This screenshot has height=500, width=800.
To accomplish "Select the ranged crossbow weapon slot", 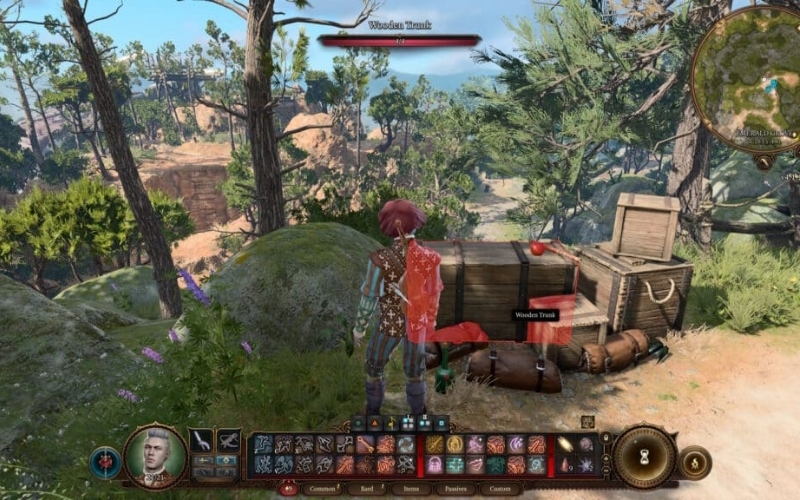I will [x=228, y=440].
